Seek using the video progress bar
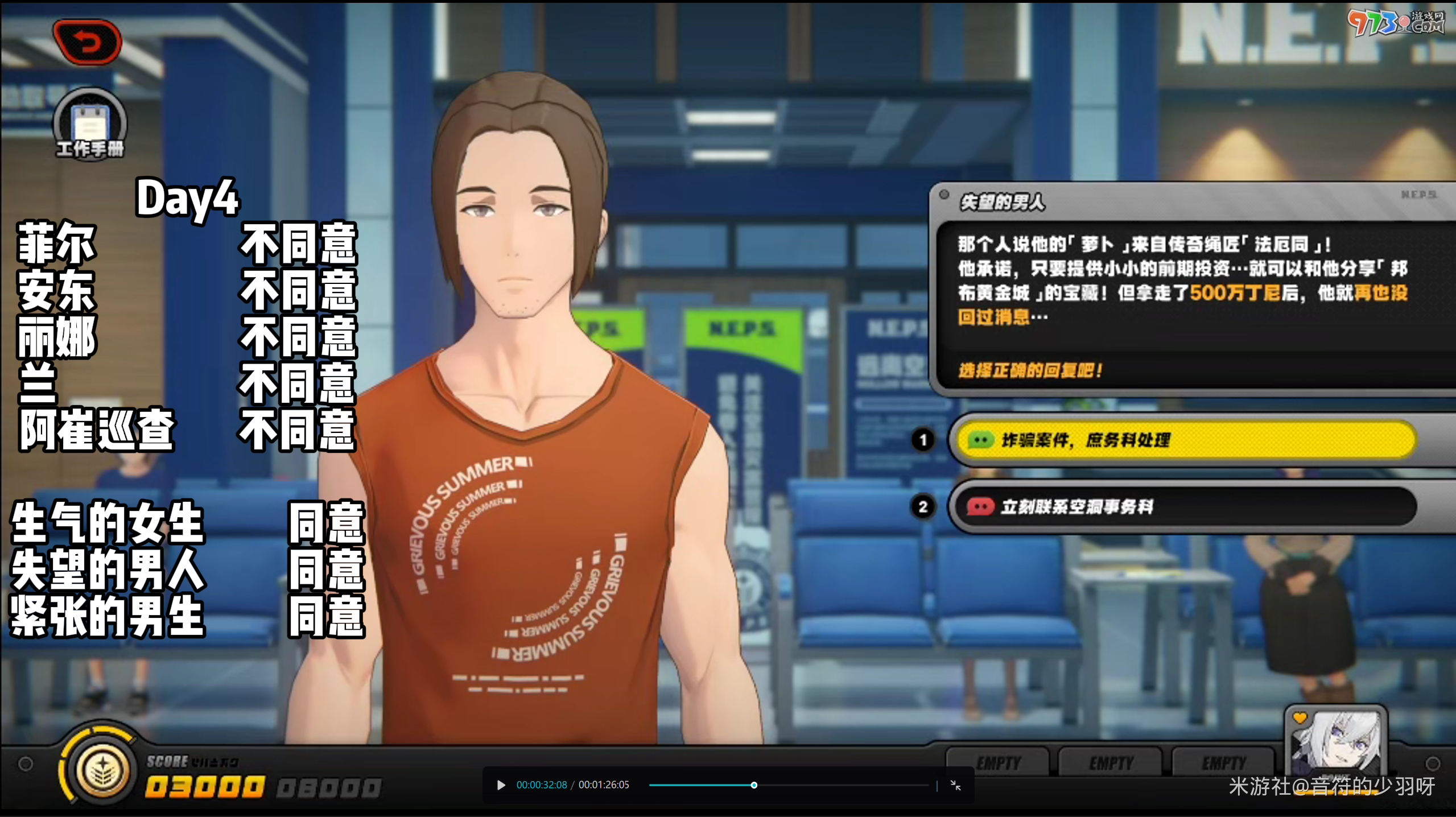This screenshot has height=817, width=1456. [x=788, y=785]
